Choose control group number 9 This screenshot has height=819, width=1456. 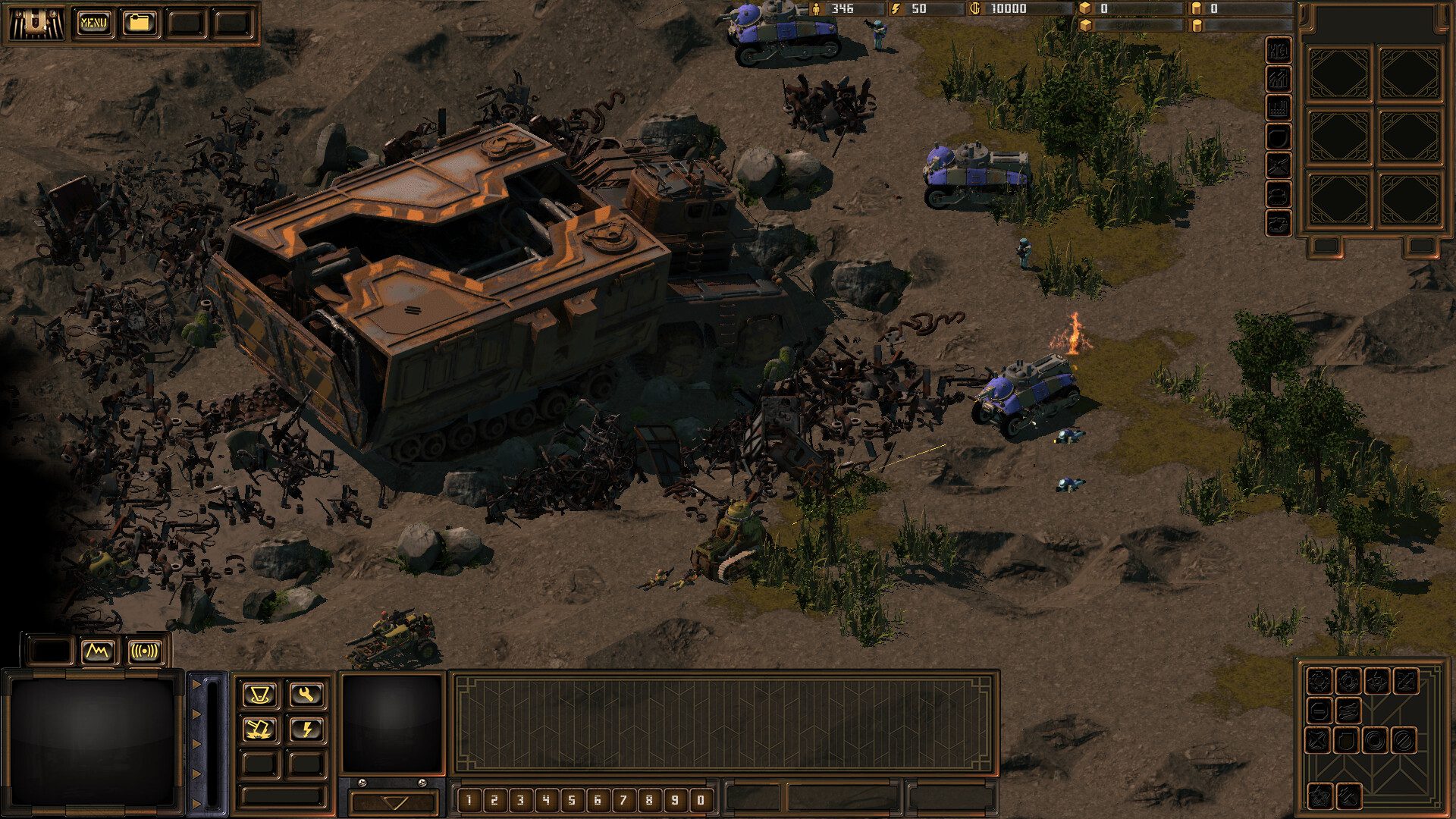pos(675,799)
